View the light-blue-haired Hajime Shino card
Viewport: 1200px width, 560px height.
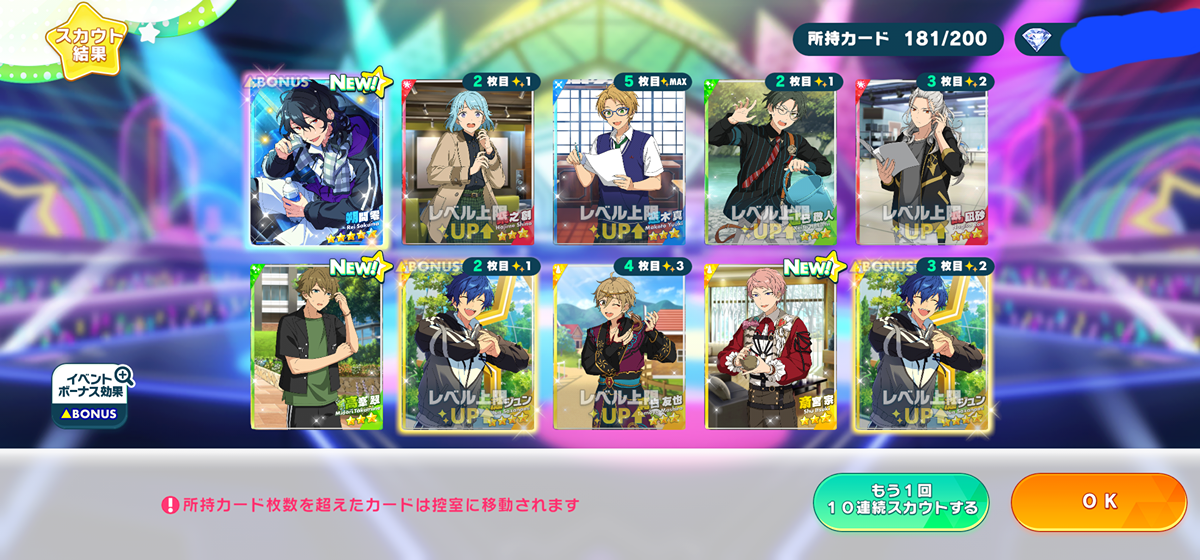(x=467, y=162)
